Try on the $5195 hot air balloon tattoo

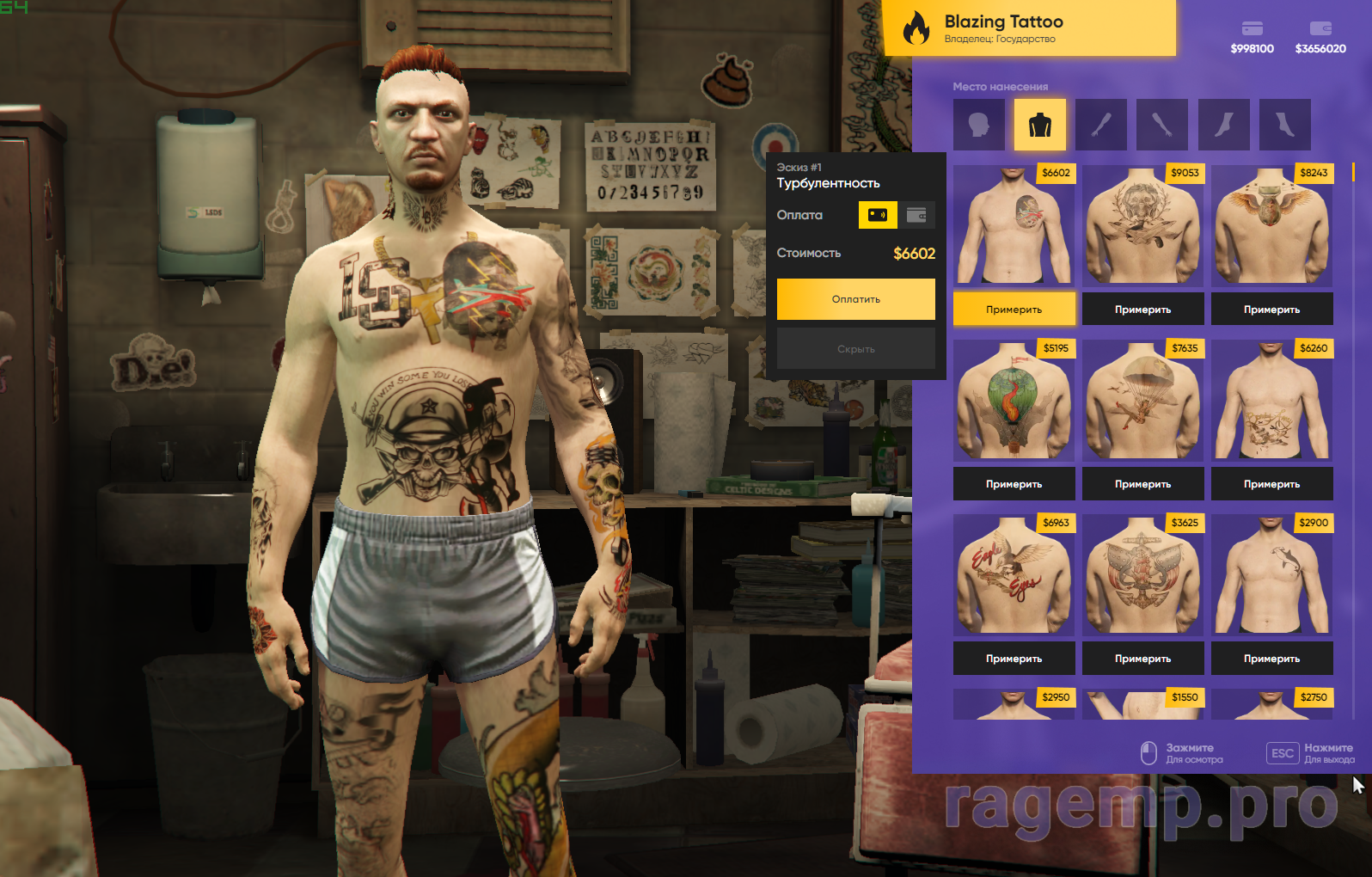point(1014,484)
